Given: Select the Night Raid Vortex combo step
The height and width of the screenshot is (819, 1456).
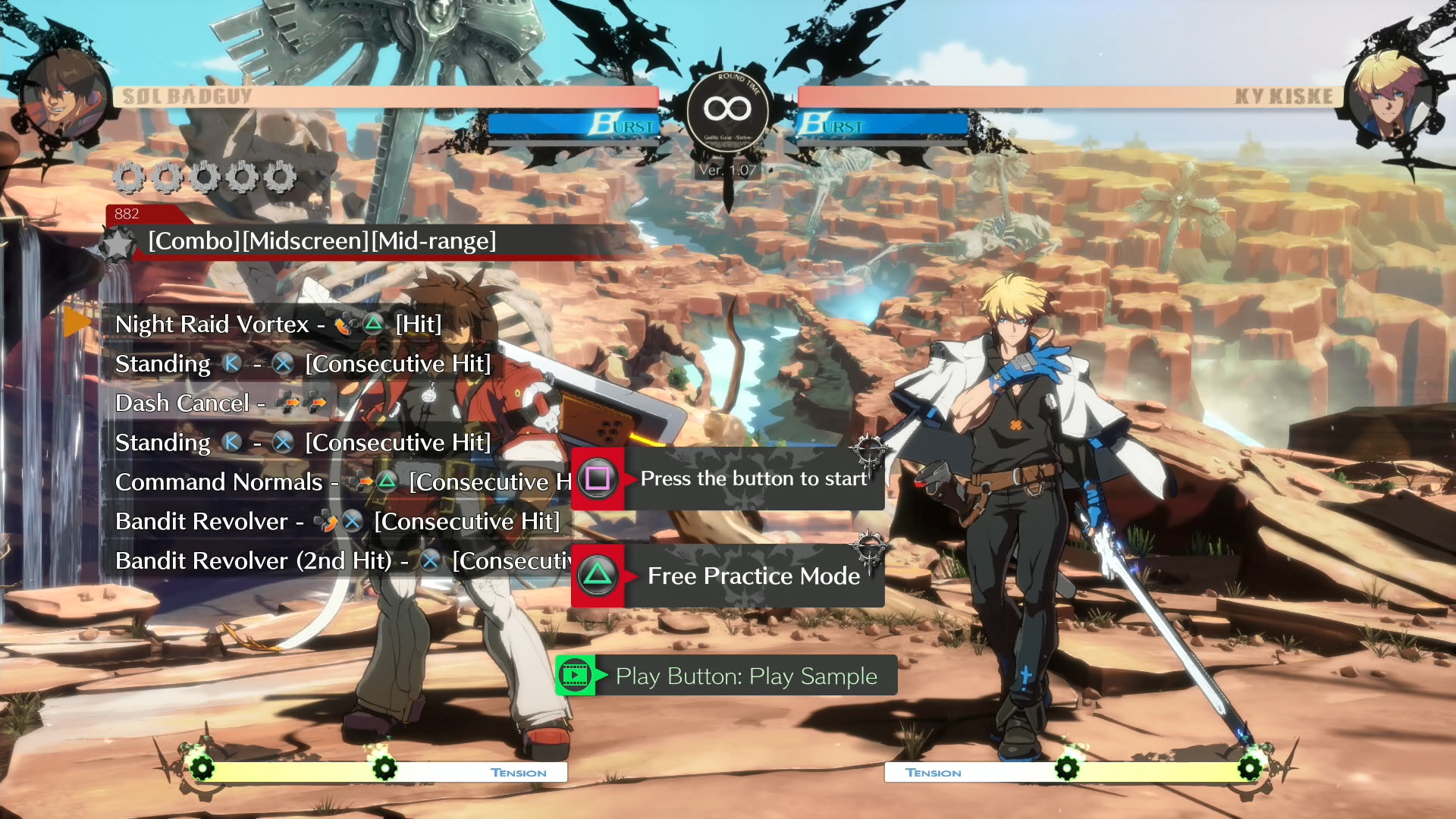Looking at the screenshot, I should pyautogui.click(x=278, y=325).
